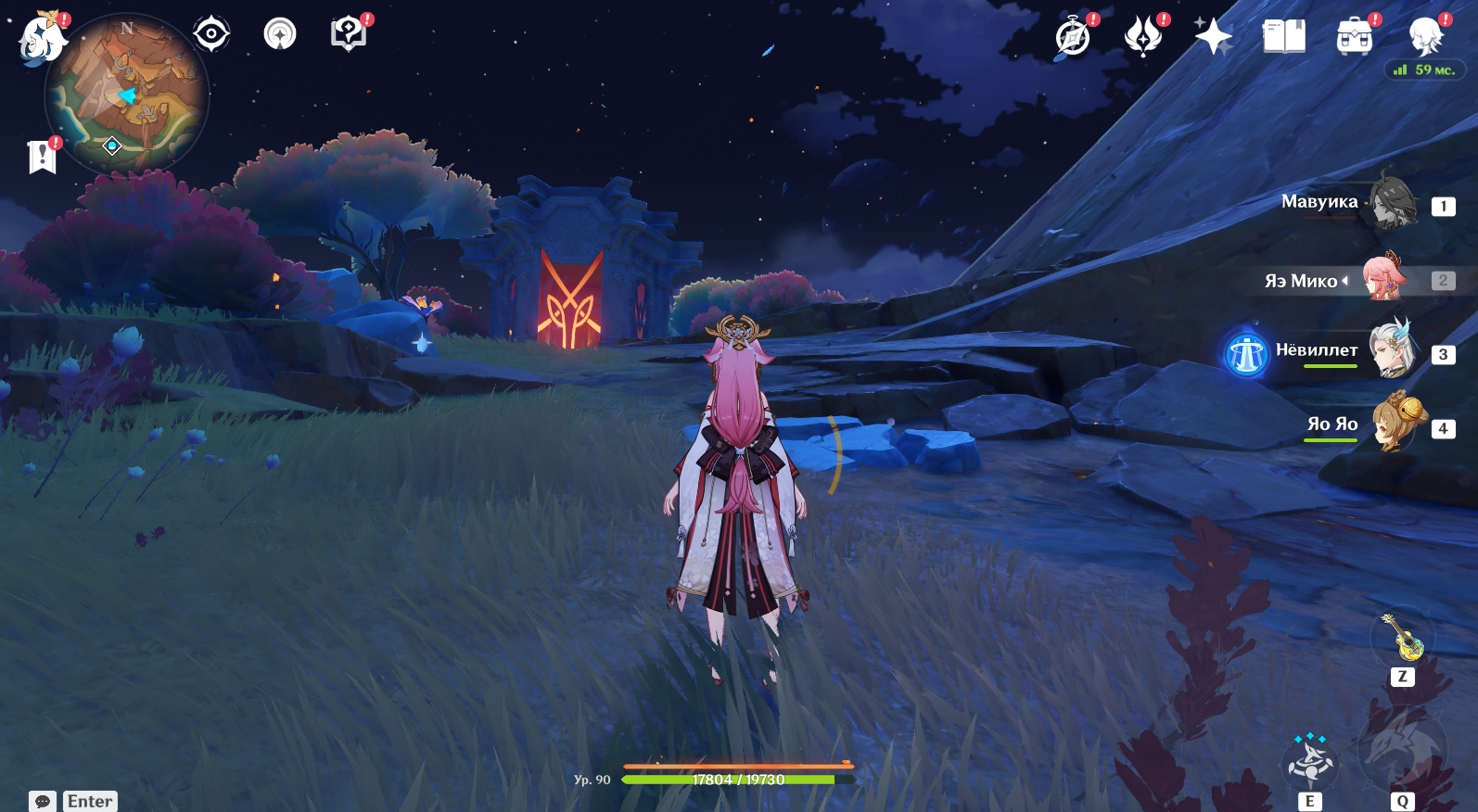Switch to Мавуика in party
Image resolution: width=1478 pixels, height=812 pixels.
point(1393,203)
